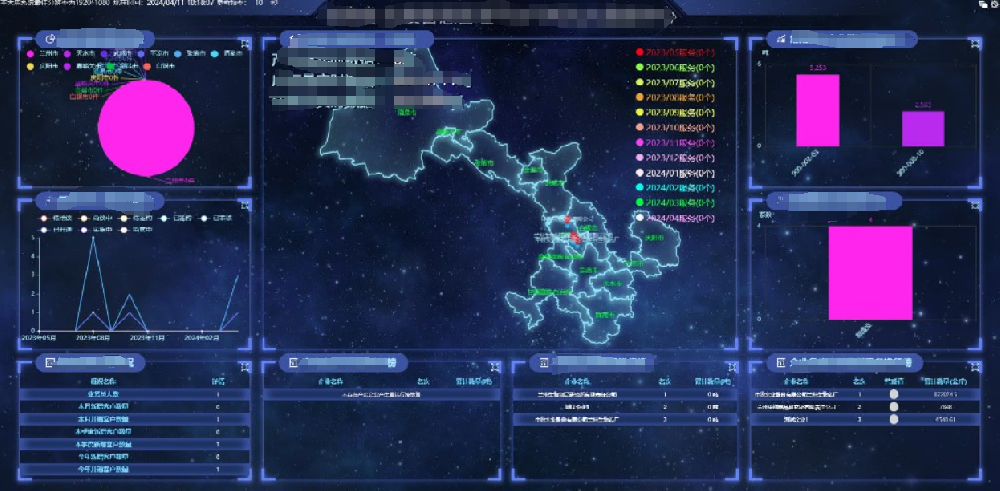
Task: Toggle the 2023/12 service legend entry
Action: pyautogui.click(x=677, y=157)
